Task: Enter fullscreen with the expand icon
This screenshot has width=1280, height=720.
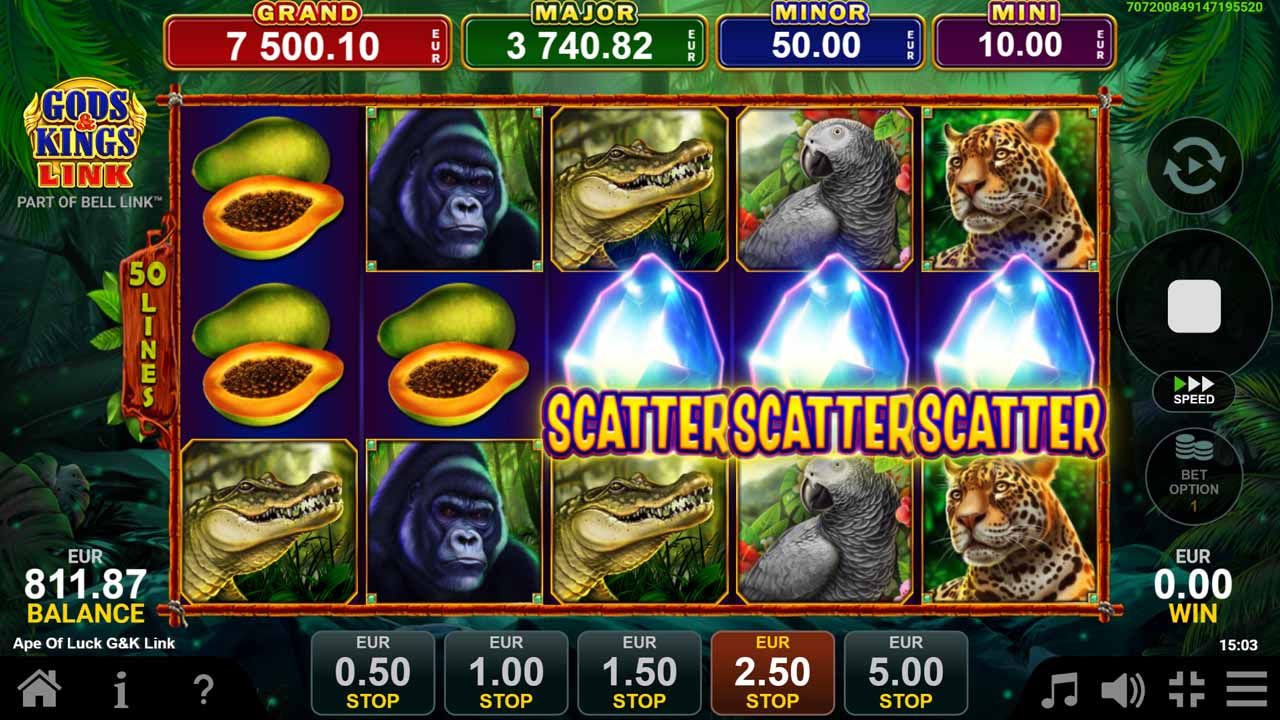Action: [x=1185, y=688]
